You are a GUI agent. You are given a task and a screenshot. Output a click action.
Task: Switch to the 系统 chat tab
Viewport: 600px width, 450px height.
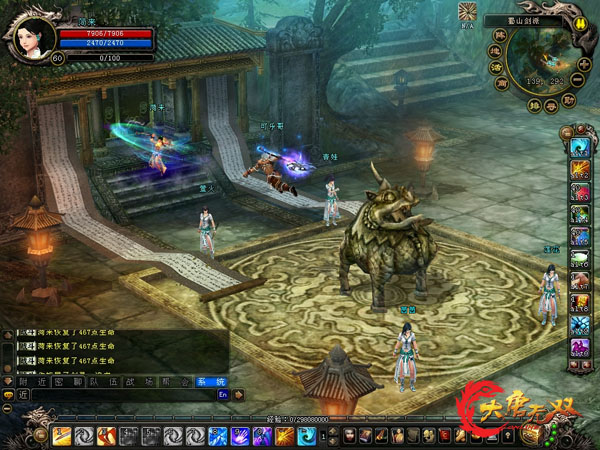click(x=210, y=380)
